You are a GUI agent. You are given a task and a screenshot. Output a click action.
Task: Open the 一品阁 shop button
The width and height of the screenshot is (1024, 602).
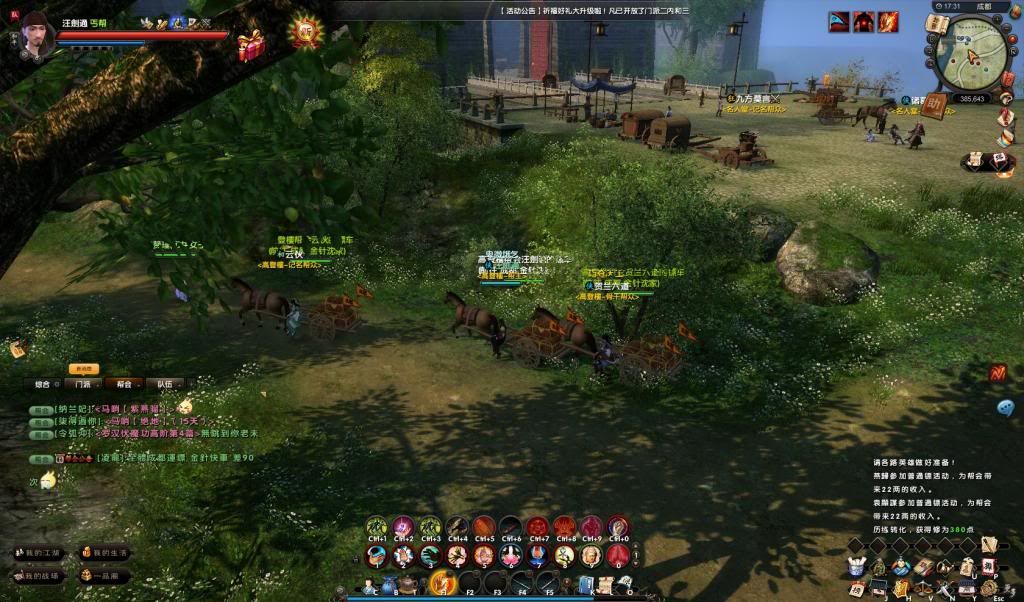click(104, 576)
